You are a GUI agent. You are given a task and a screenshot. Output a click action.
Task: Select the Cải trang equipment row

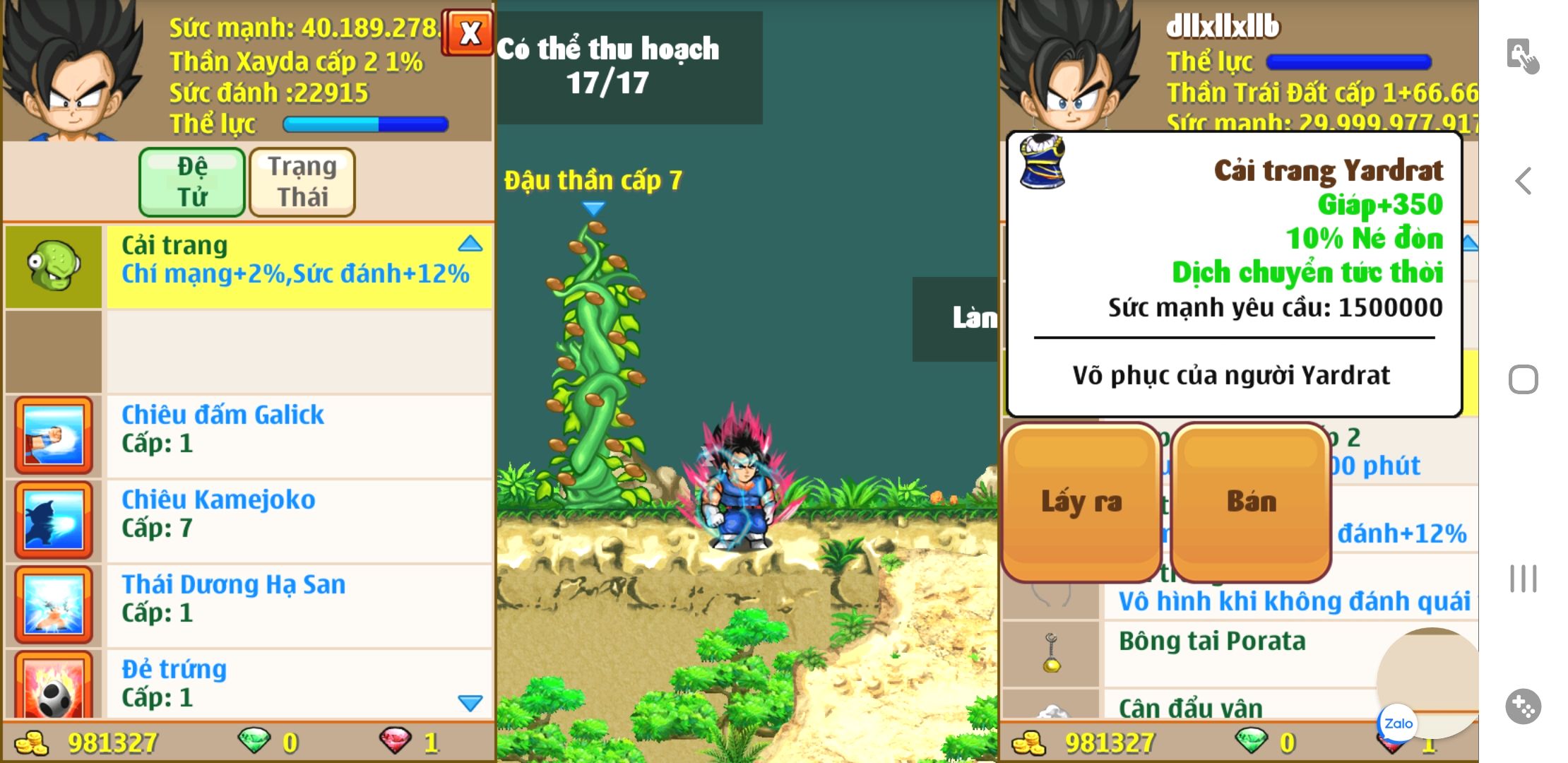(297, 266)
